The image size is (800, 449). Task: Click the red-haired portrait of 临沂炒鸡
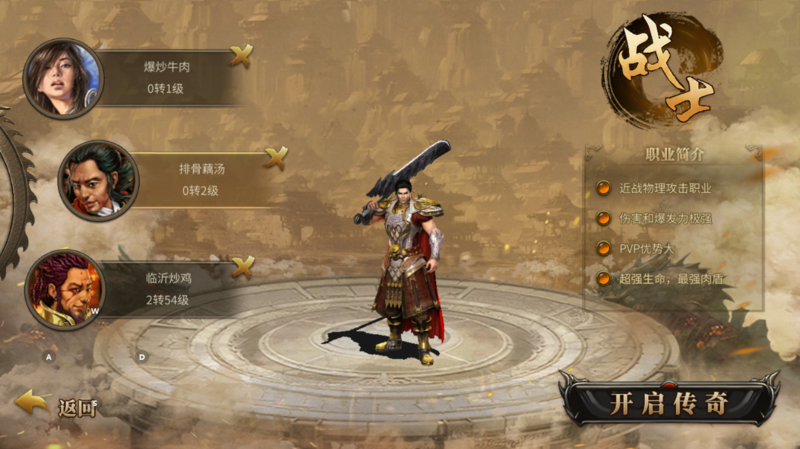tap(63, 290)
